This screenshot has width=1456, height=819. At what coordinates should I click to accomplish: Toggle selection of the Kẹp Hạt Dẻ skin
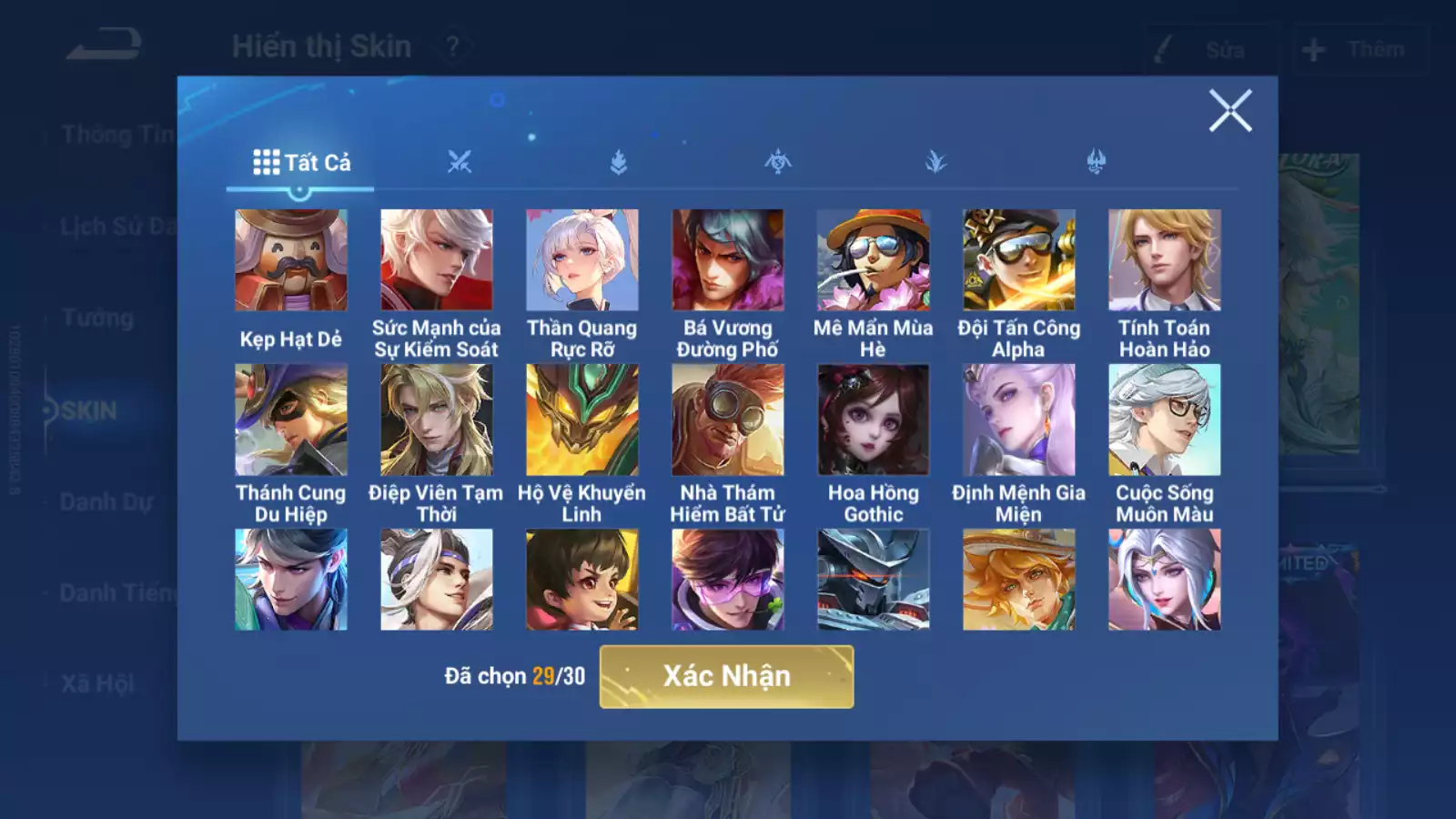click(x=290, y=260)
